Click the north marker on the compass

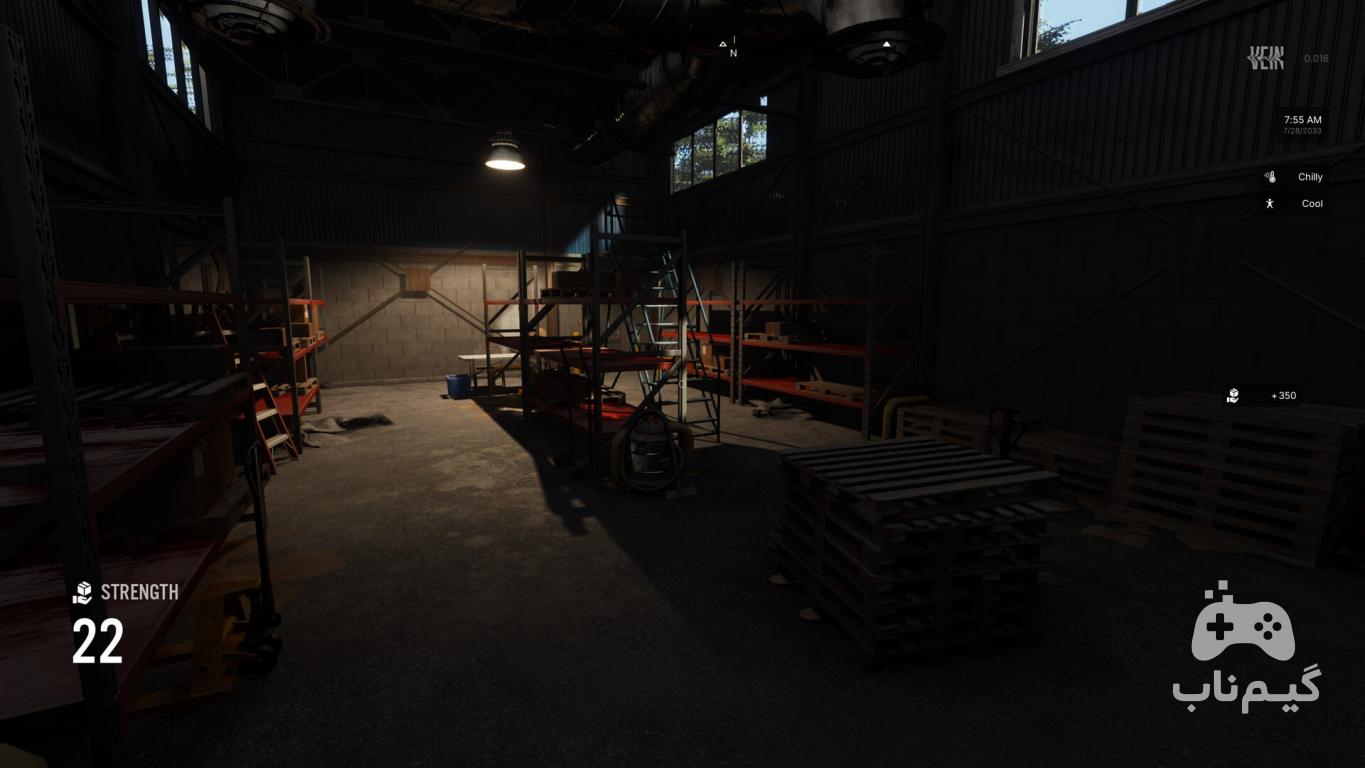point(733,53)
